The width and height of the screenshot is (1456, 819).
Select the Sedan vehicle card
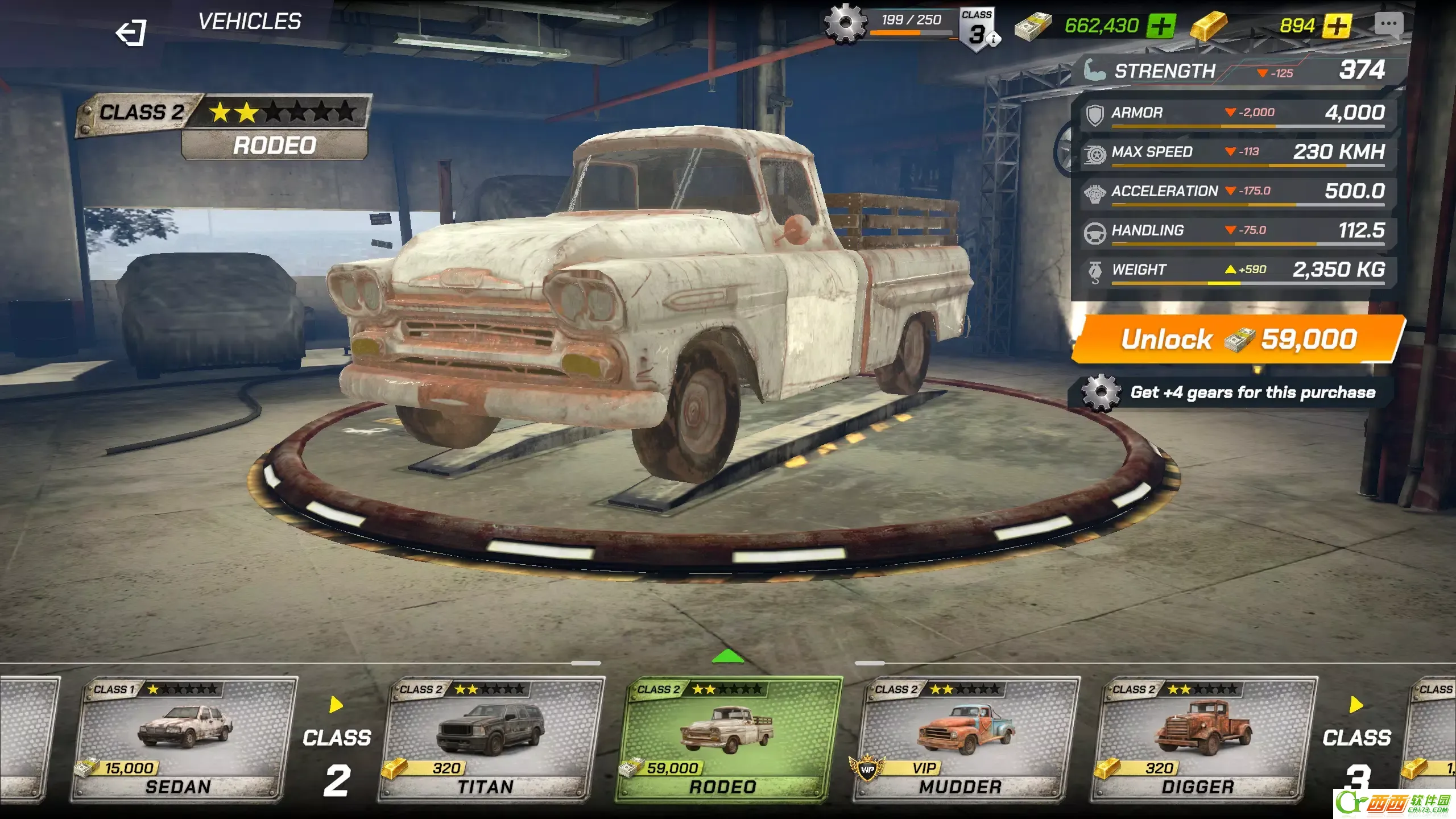(183, 739)
